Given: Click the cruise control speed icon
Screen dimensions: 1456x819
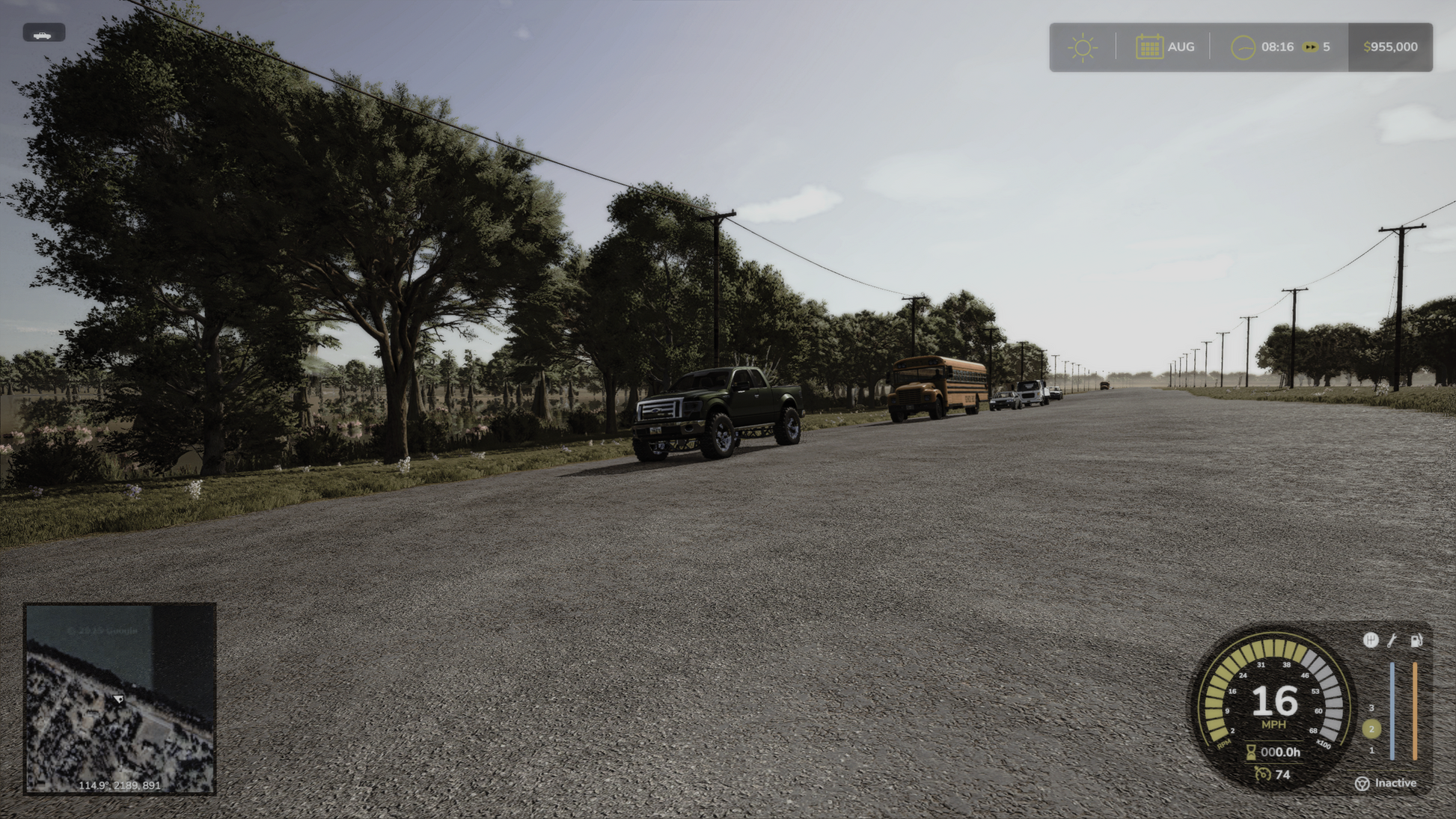Looking at the screenshot, I should tap(1263, 774).
